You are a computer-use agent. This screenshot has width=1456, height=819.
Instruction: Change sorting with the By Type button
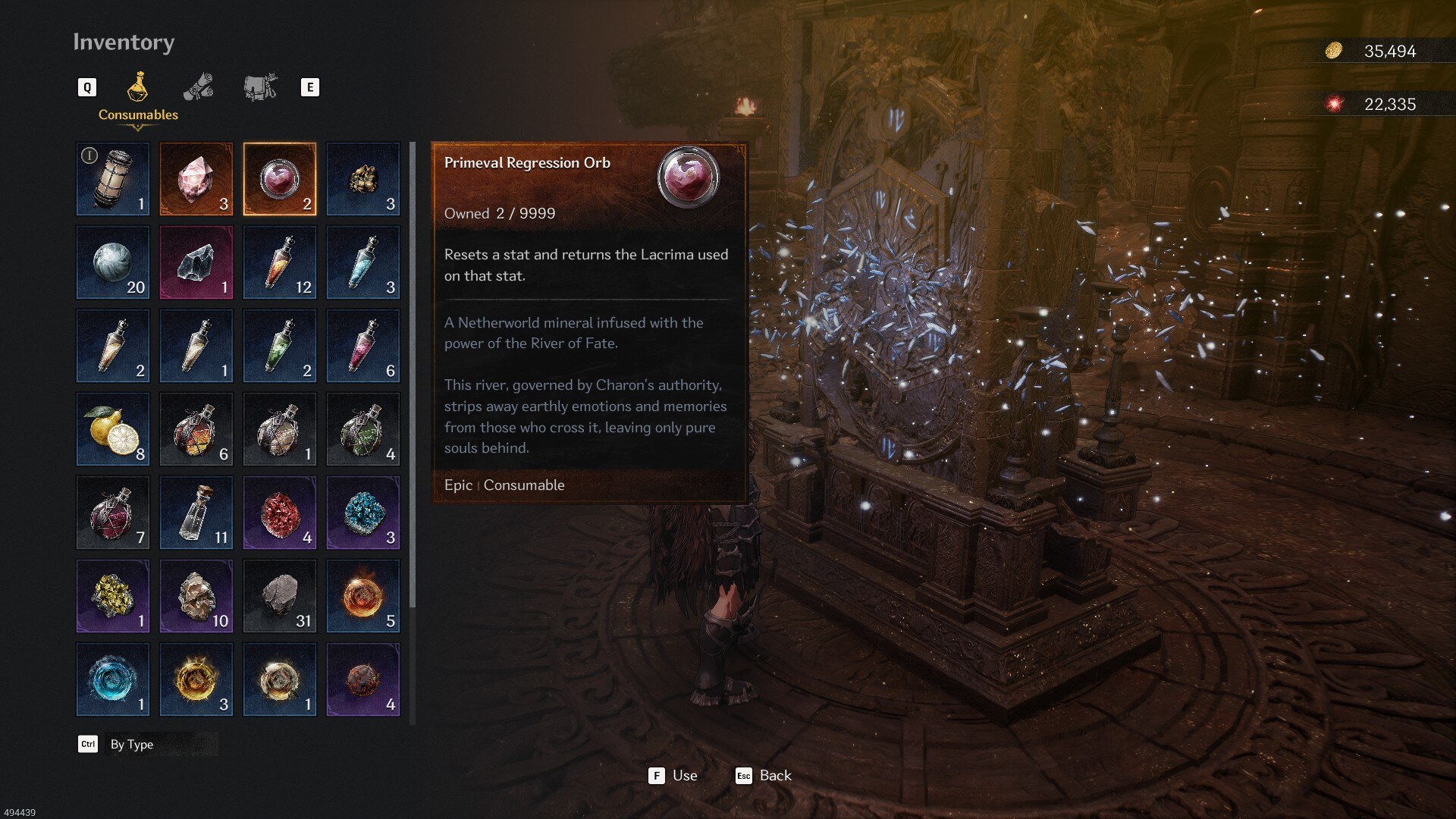(x=132, y=744)
